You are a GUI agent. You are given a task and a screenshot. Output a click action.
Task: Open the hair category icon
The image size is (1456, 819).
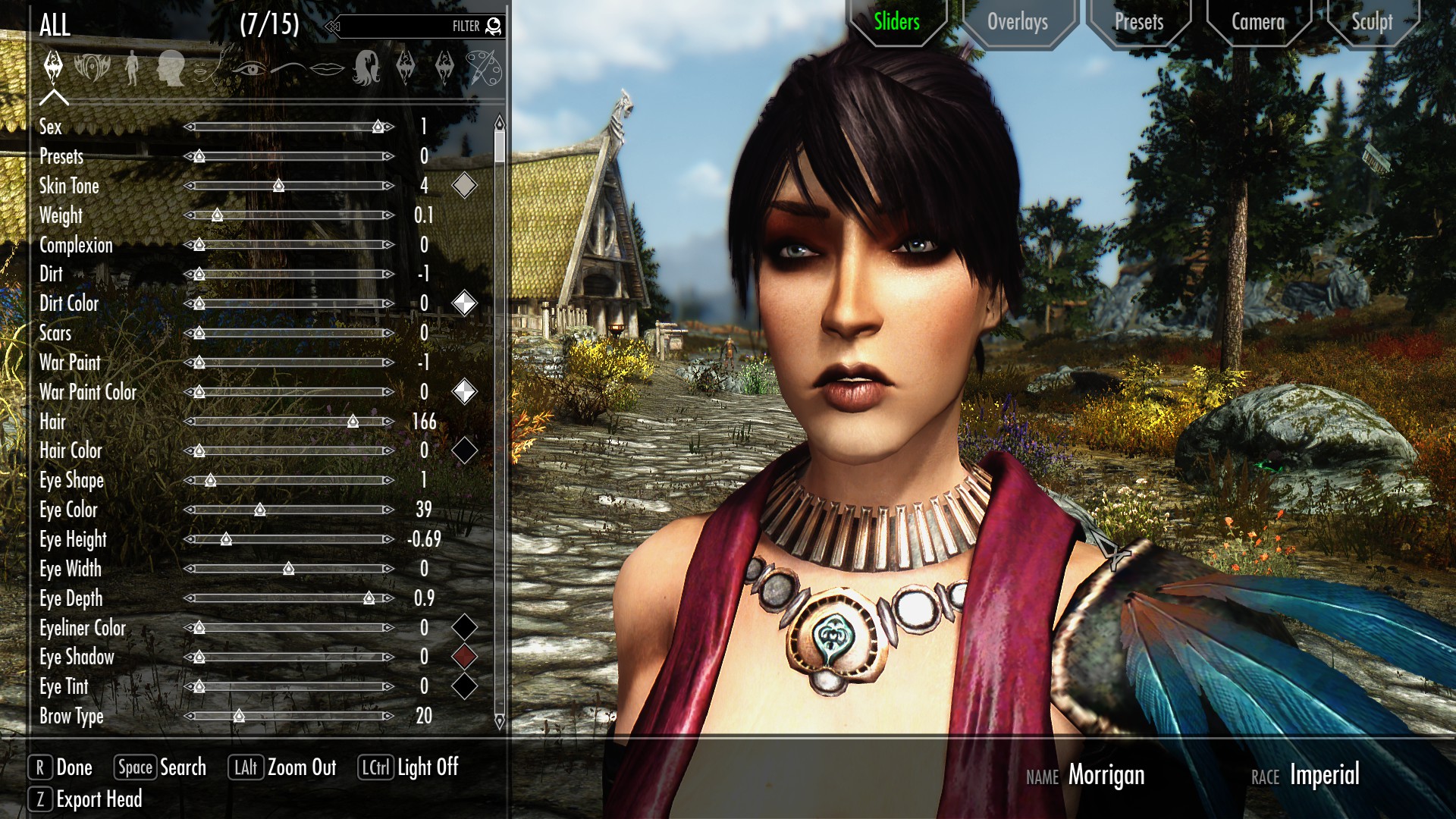point(366,68)
